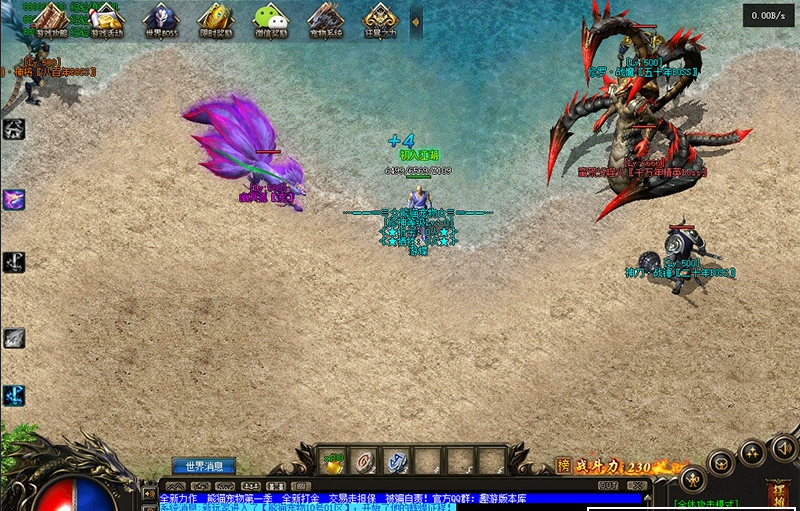The width and height of the screenshot is (800, 511).
Task: Use the gold pile hotbar item
Action: (333, 459)
